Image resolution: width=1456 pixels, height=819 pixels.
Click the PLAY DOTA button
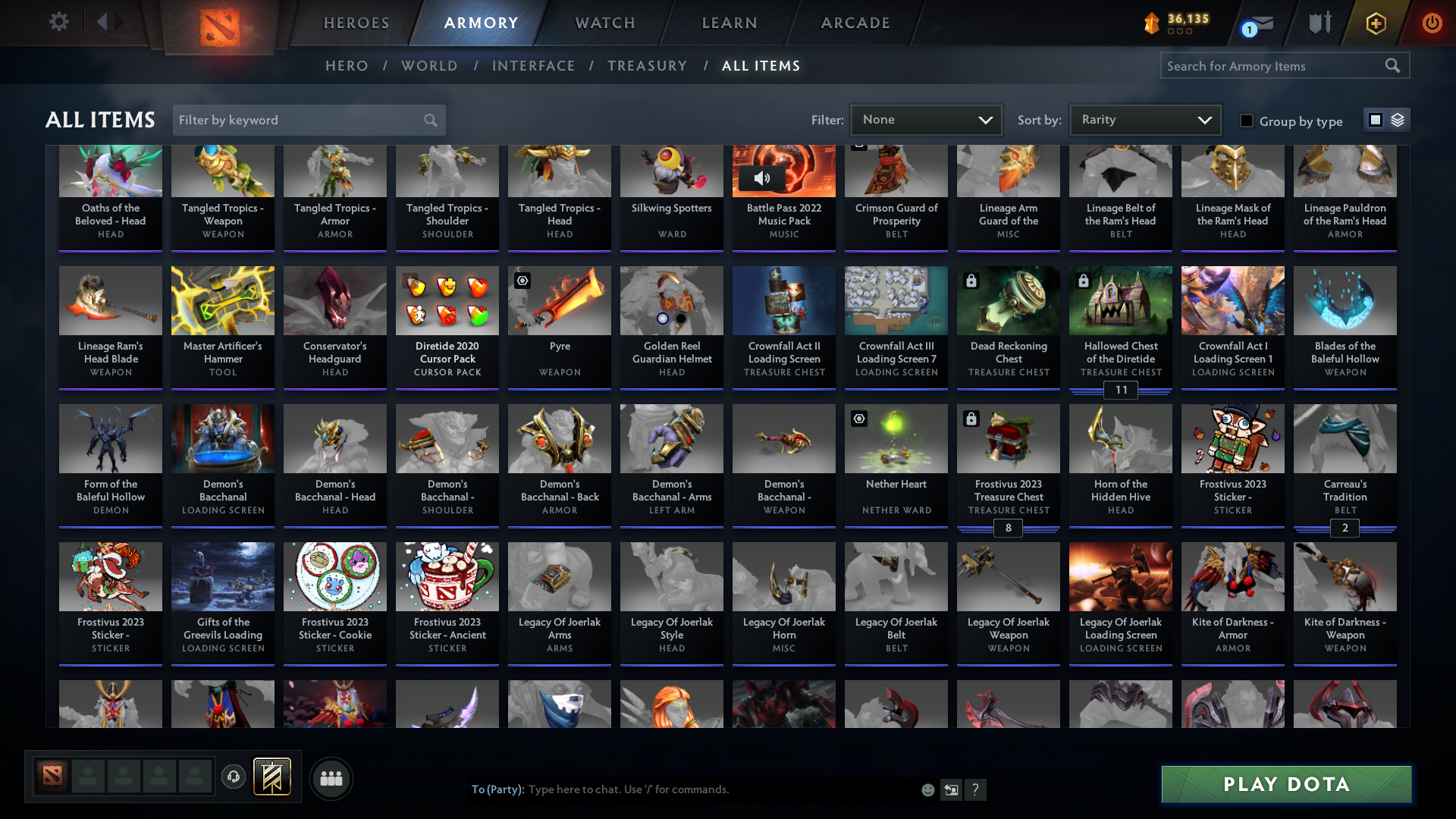(x=1285, y=784)
